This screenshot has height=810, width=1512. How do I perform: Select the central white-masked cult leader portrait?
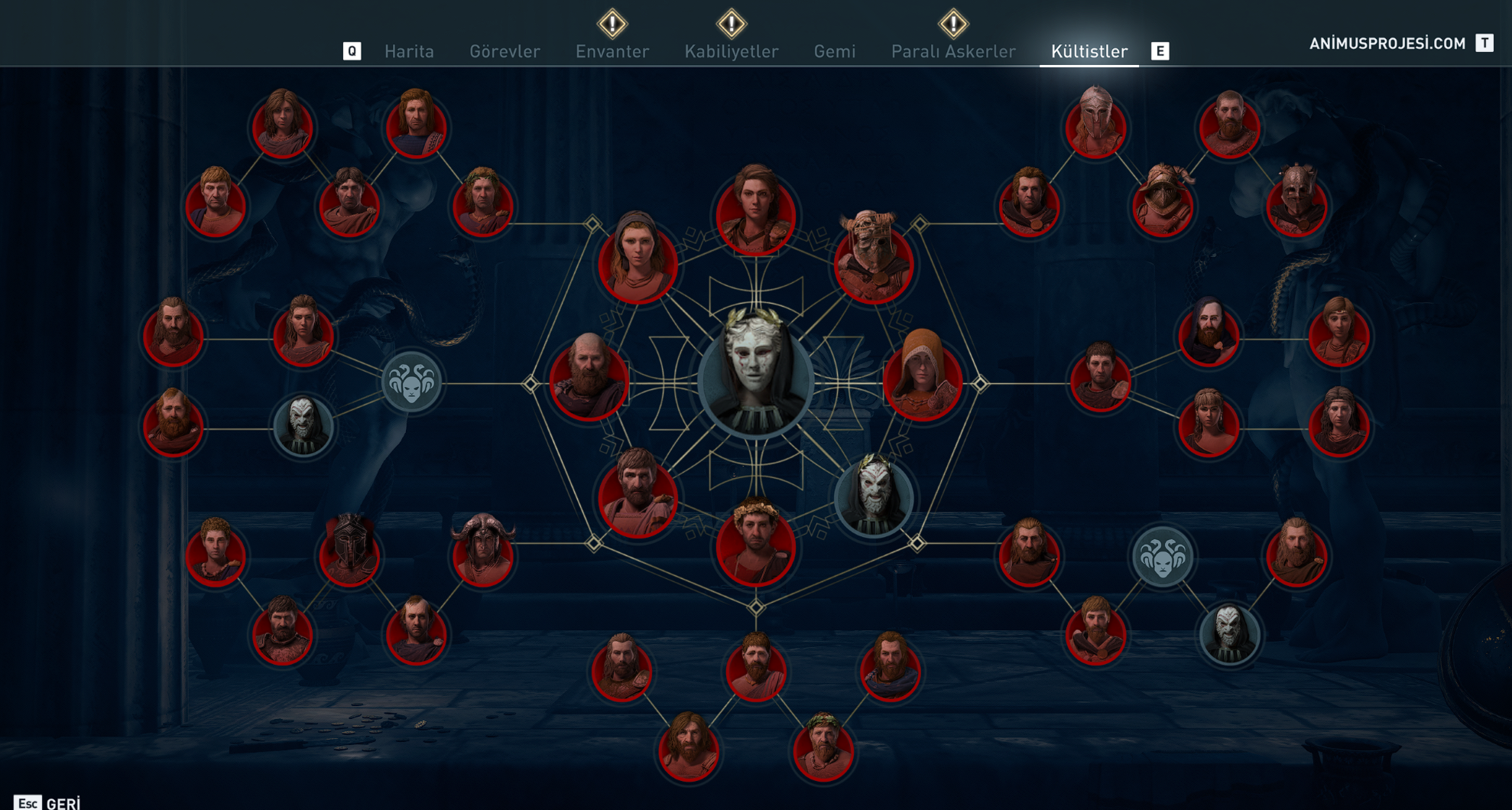point(755,376)
